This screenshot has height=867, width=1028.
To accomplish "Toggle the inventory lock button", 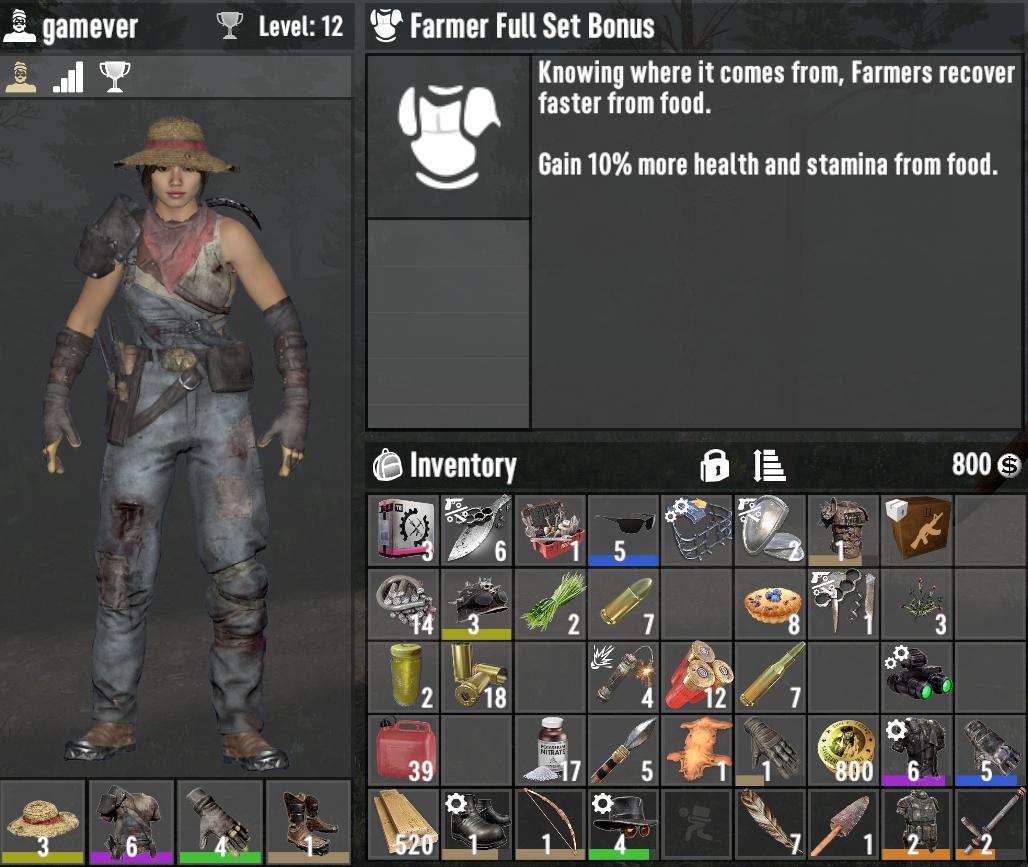I will click(714, 465).
